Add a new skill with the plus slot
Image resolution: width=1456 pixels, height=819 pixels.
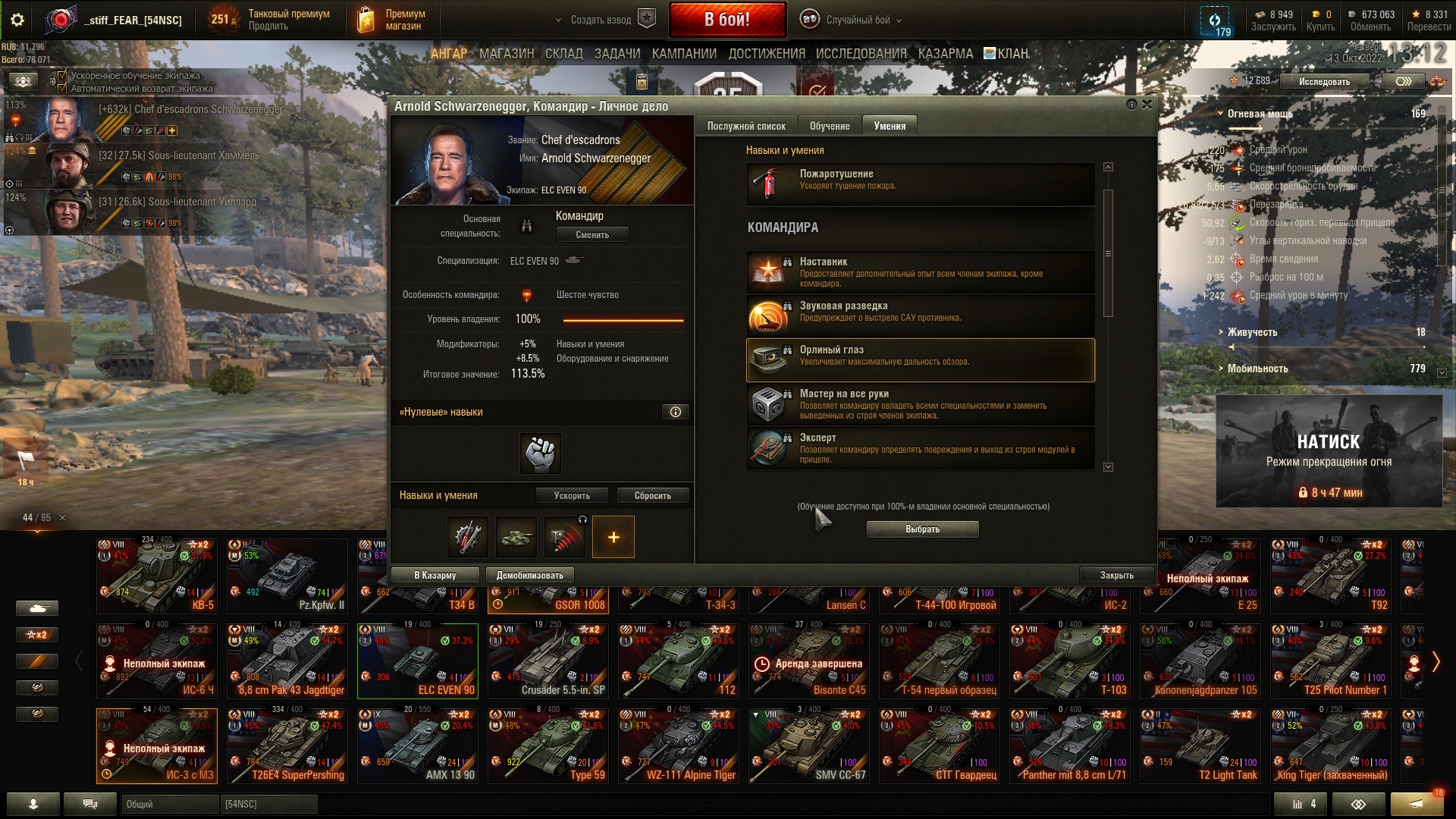coord(613,537)
